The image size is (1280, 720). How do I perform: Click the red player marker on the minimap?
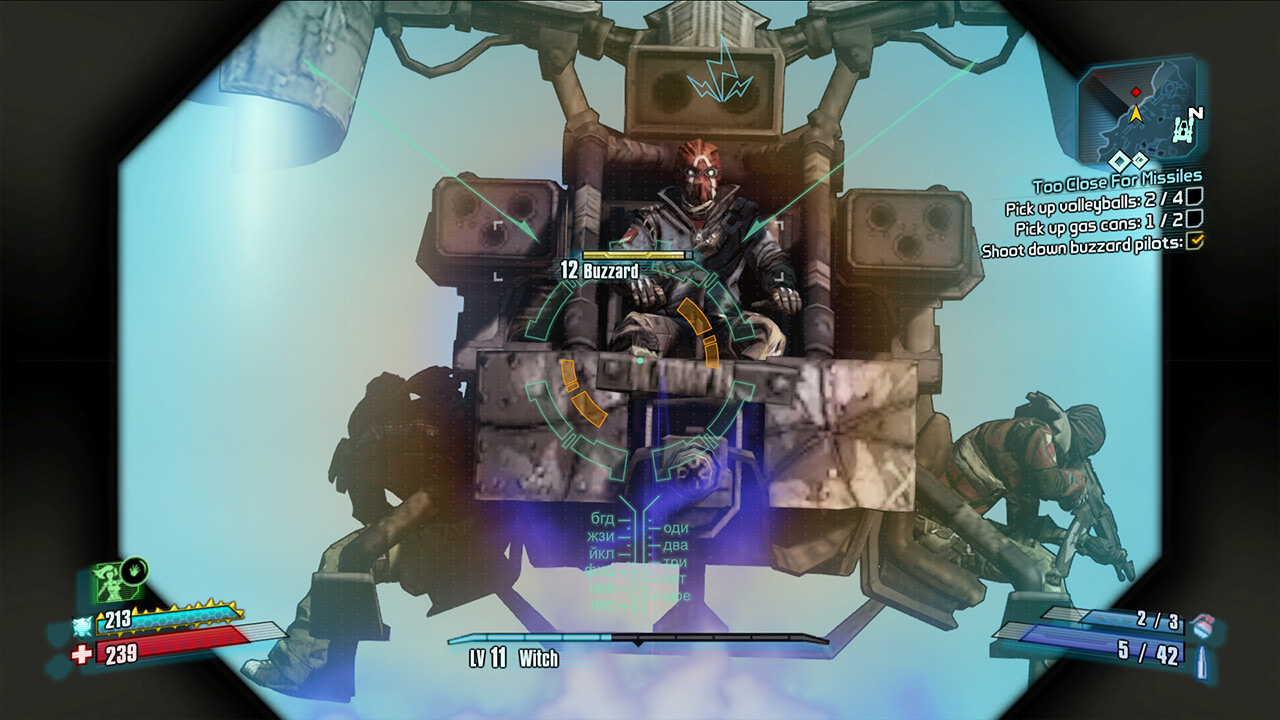(1135, 91)
